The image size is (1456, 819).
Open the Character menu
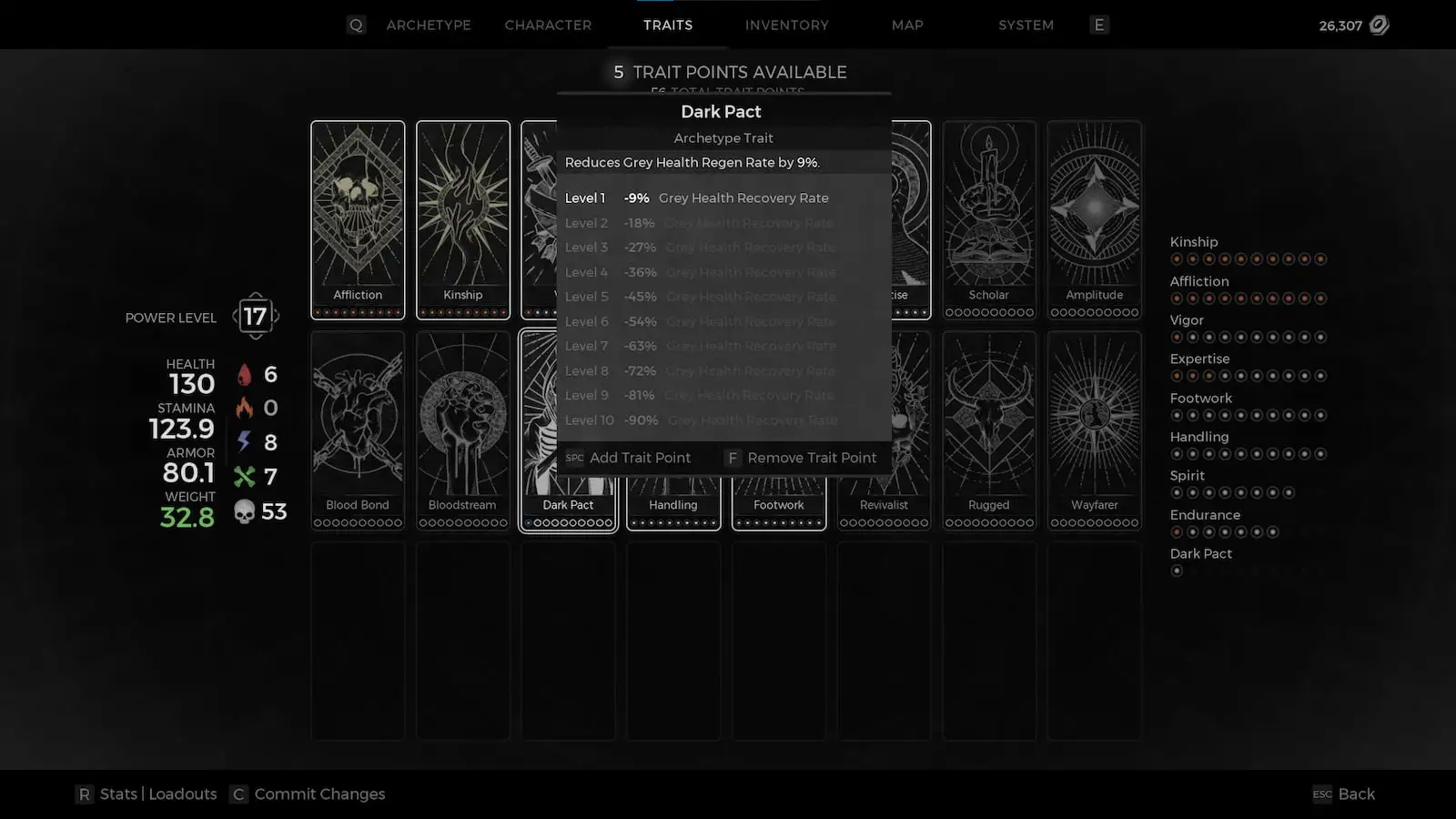[x=548, y=25]
